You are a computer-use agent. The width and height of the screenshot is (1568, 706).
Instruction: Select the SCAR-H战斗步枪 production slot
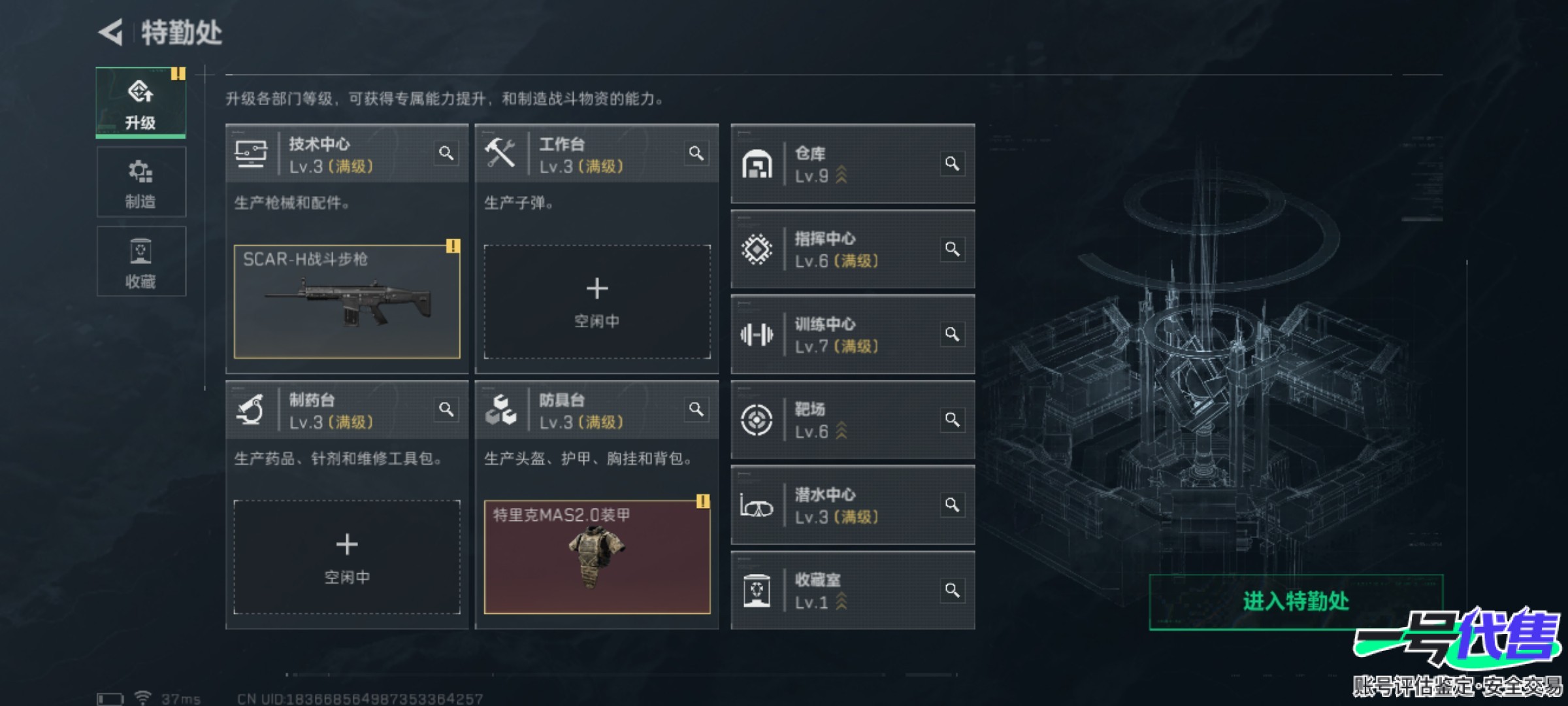[347, 302]
